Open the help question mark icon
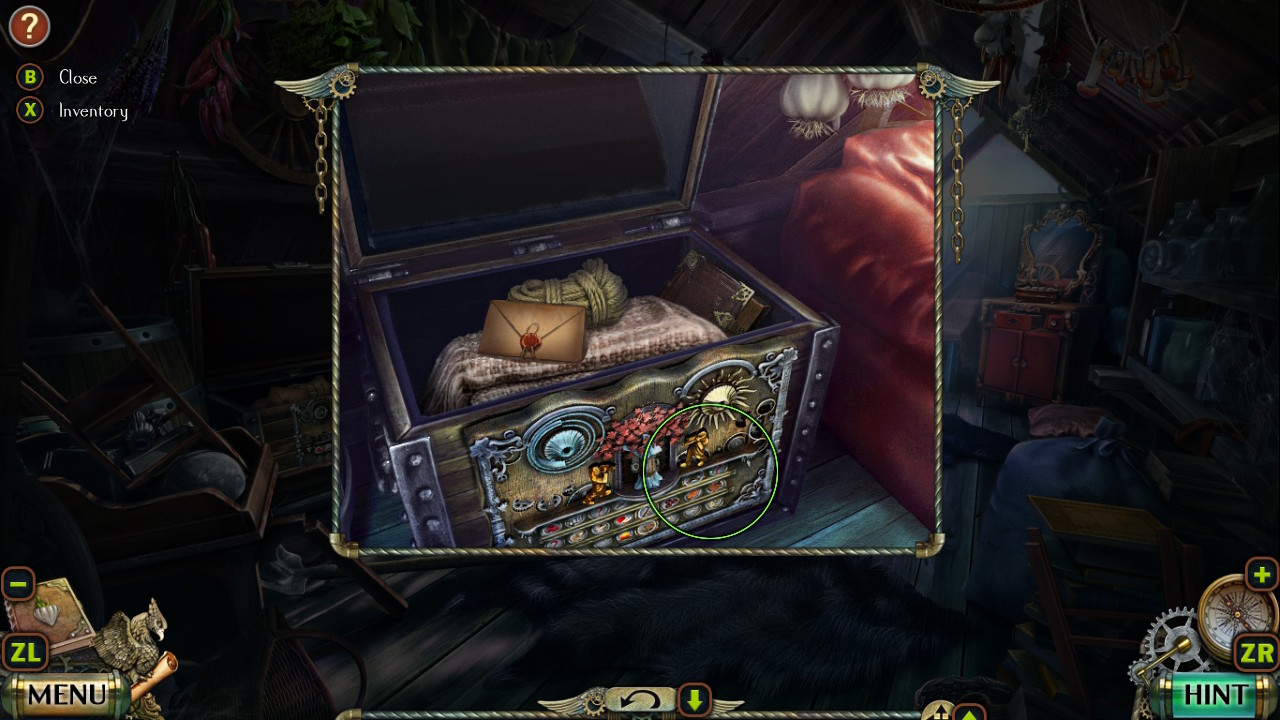The height and width of the screenshot is (720, 1280). 30,27
